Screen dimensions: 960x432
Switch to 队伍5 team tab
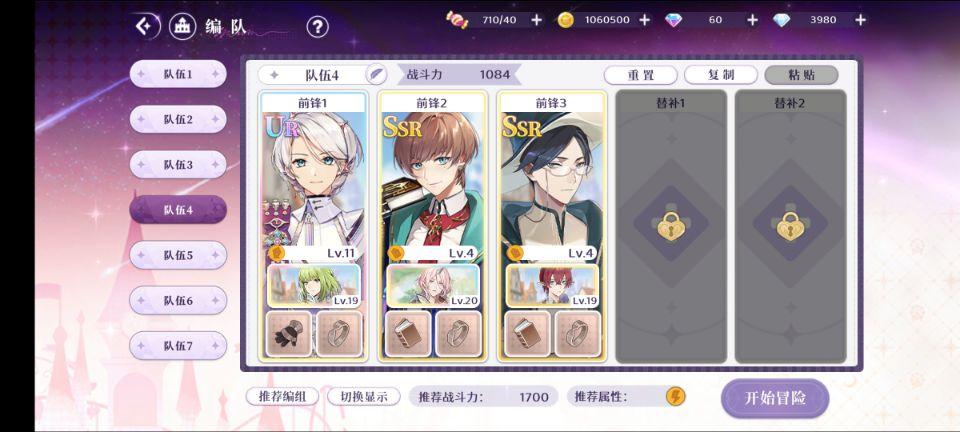point(178,255)
